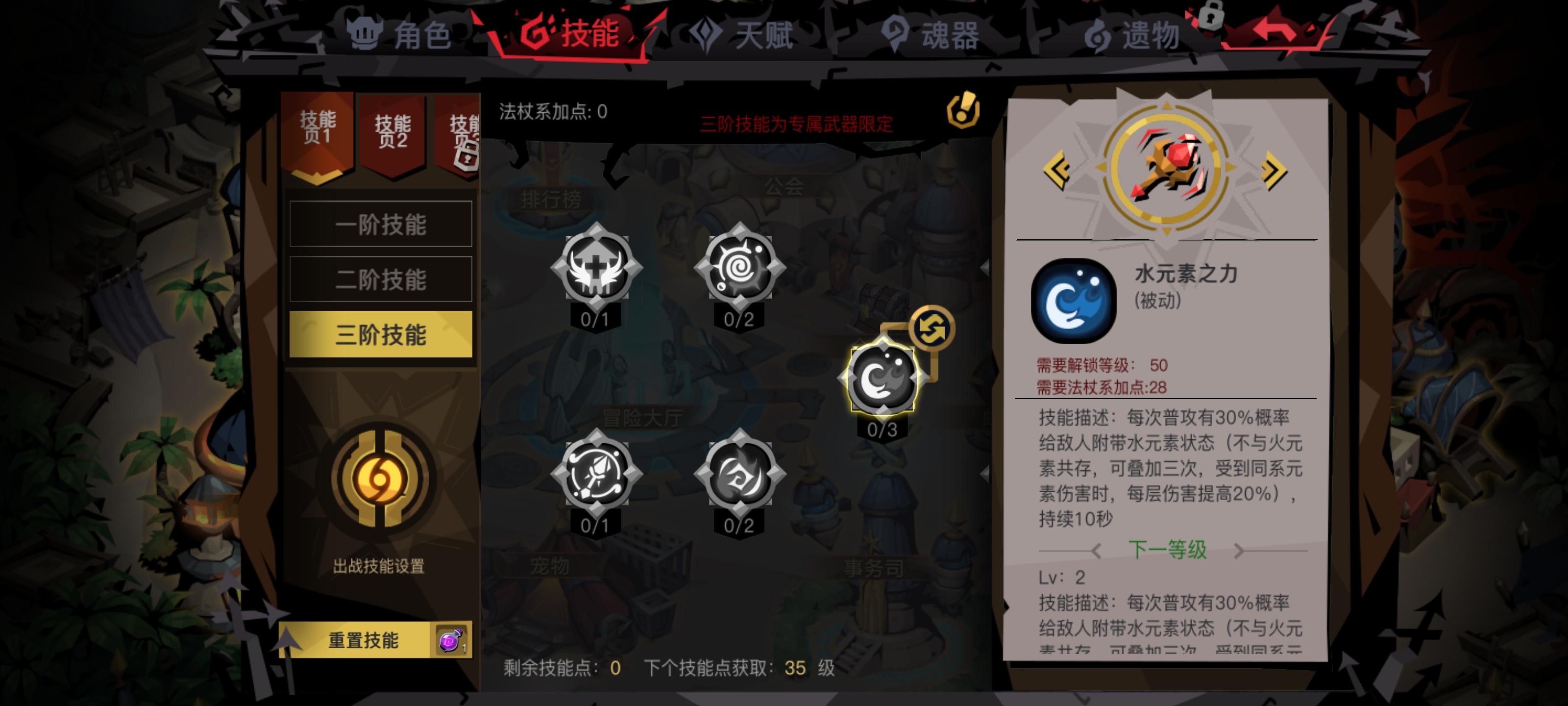The width and height of the screenshot is (1568, 706).
Task: Select the 三阶技能 filter
Action: tap(381, 334)
